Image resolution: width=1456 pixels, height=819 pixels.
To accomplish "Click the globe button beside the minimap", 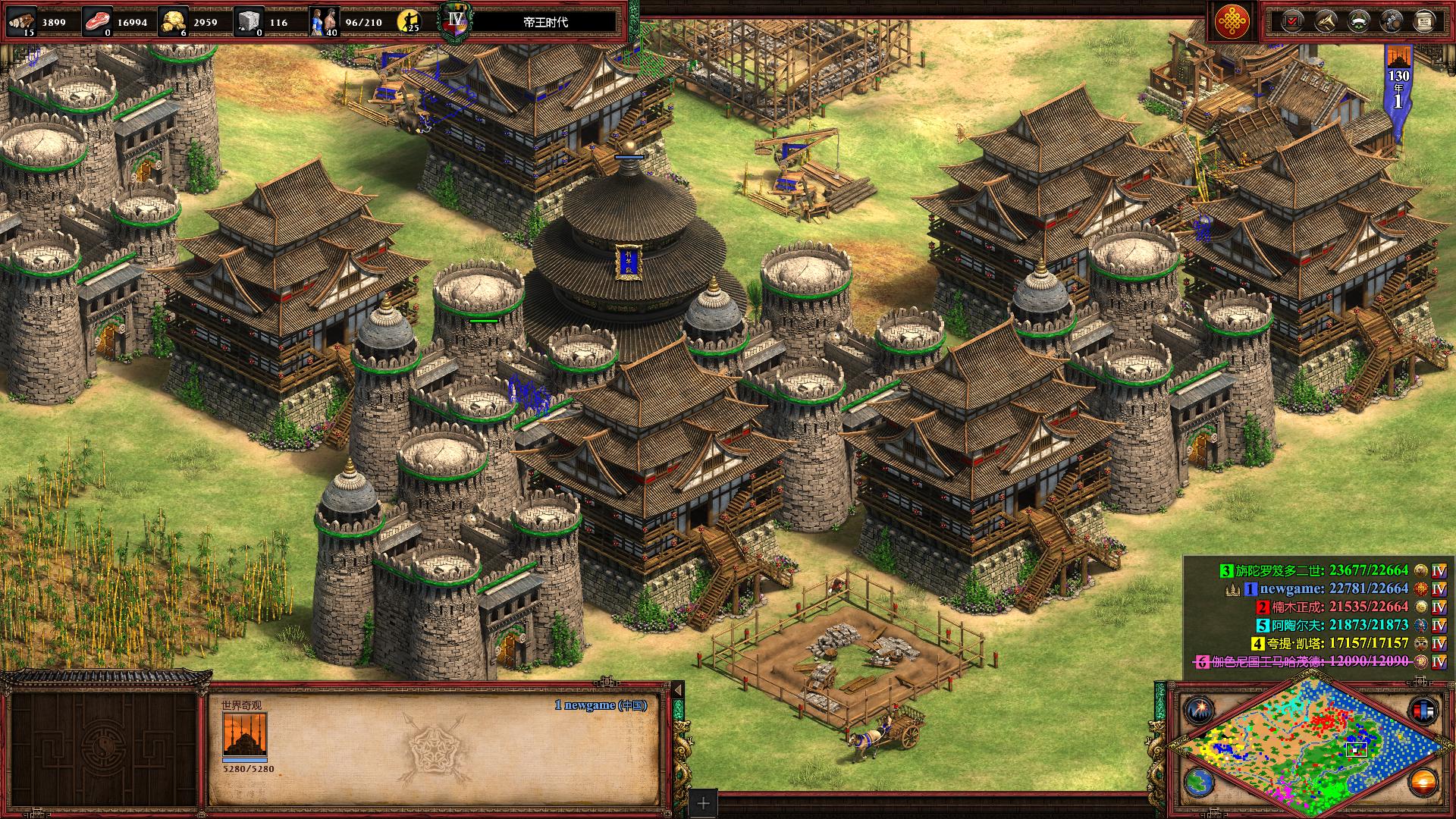I will pos(1199,782).
